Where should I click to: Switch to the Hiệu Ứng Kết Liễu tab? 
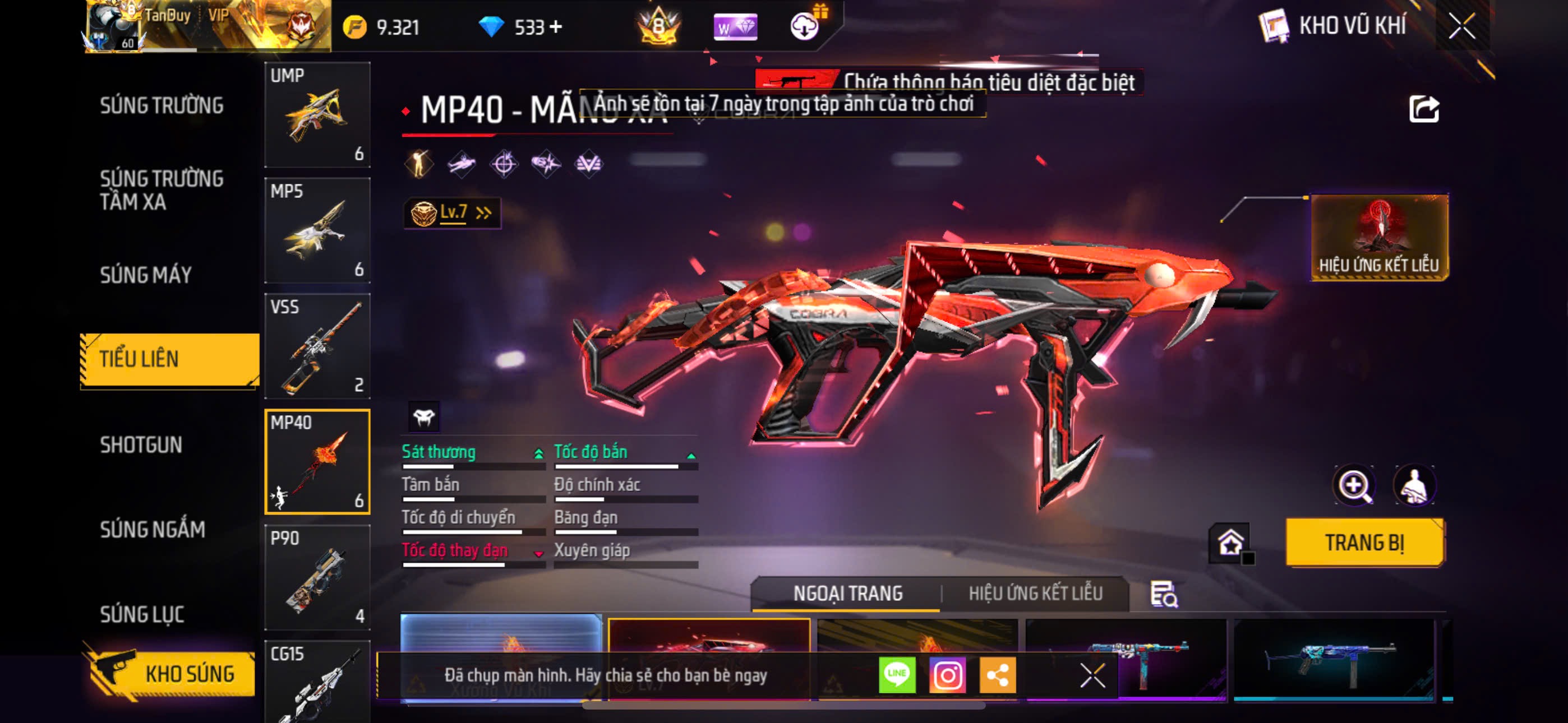pos(1035,594)
